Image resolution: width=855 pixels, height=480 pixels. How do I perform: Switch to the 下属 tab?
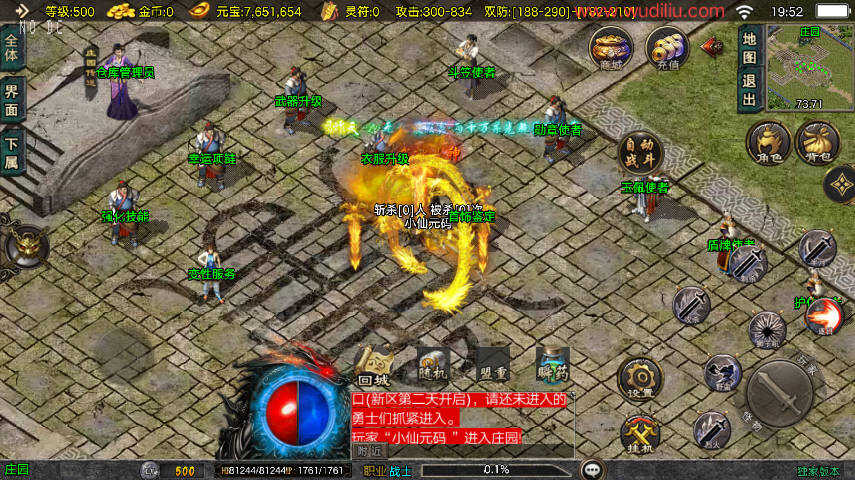(x=12, y=149)
